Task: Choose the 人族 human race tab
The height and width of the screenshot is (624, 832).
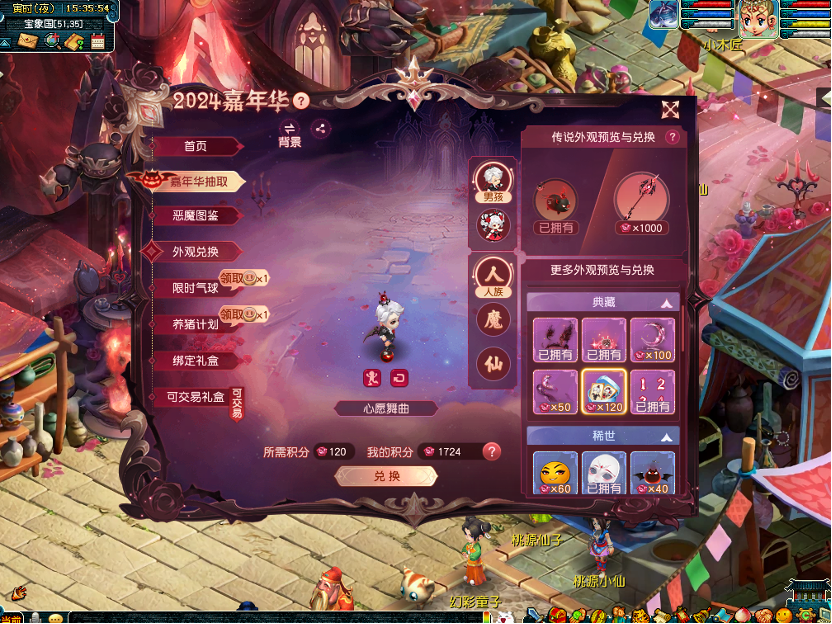Action: coord(492,277)
